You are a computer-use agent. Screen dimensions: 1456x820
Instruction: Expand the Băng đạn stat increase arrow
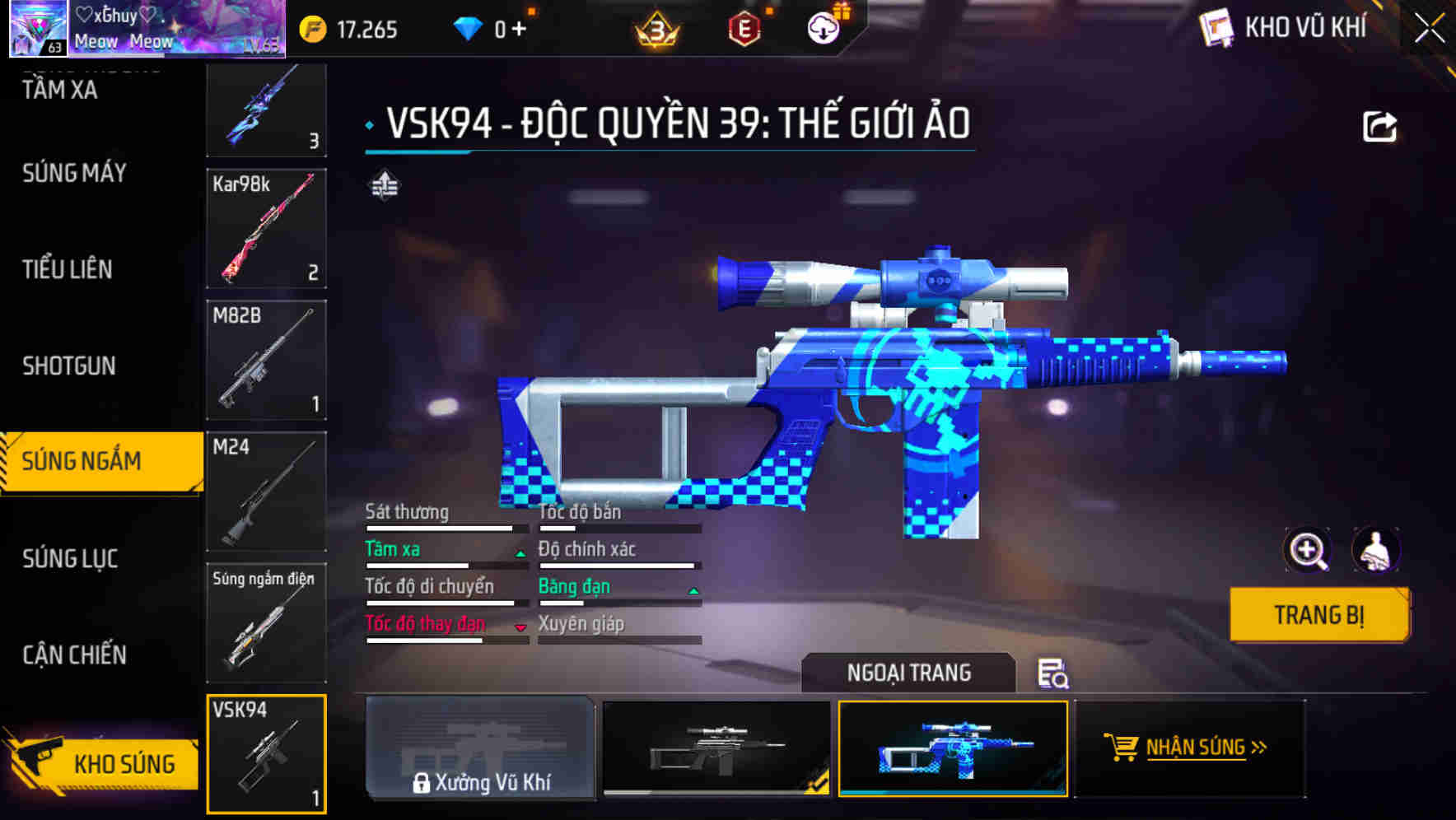coord(693,590)
